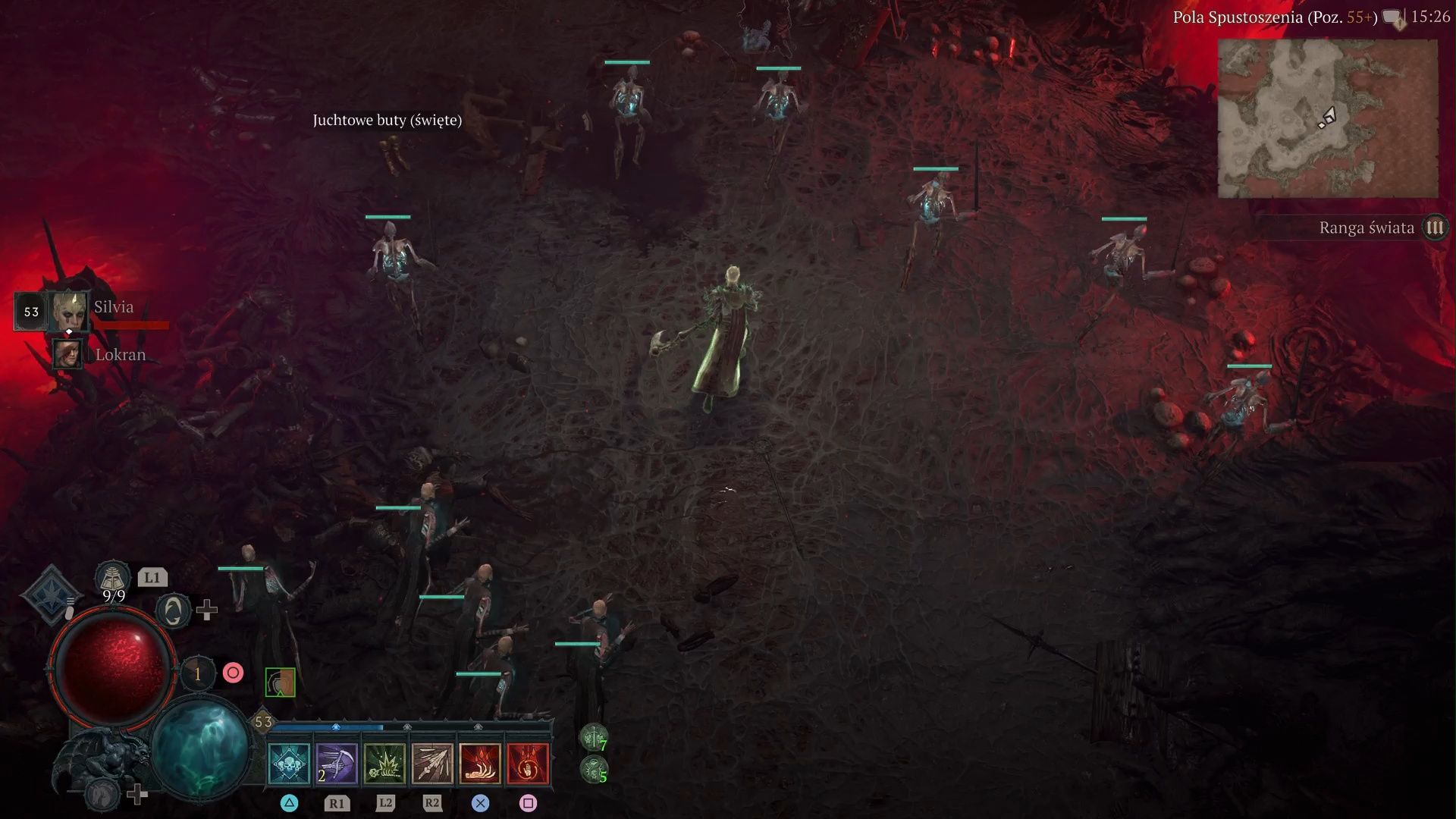The width and height of the screenshot is (1456, 819).
Task: Pick up Juchtowe buty (święte) loot label
Action: [x=387, y=120]
